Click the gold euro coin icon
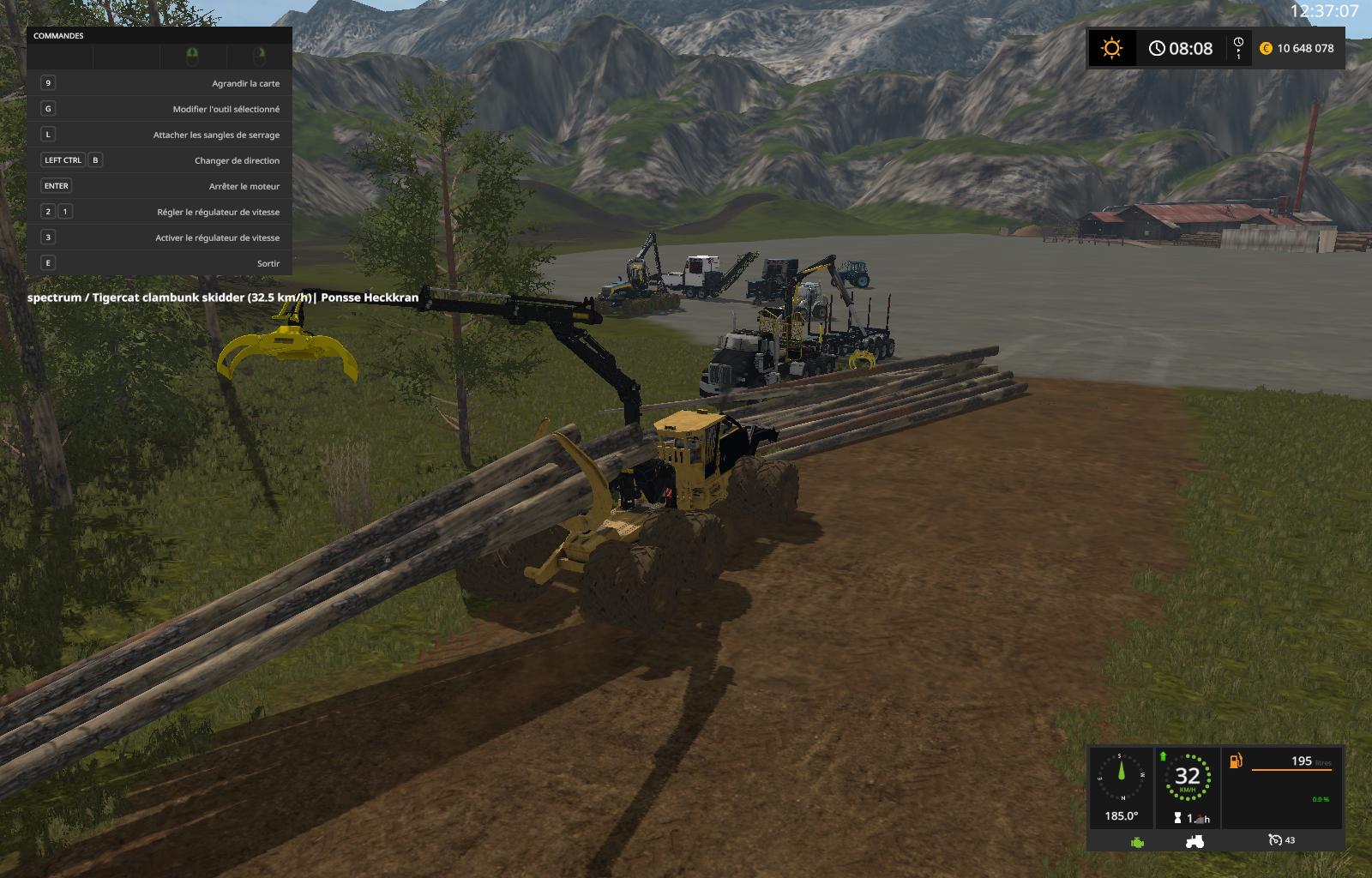This screenshot has width=1372, height=878. [x=1266, y=48]
